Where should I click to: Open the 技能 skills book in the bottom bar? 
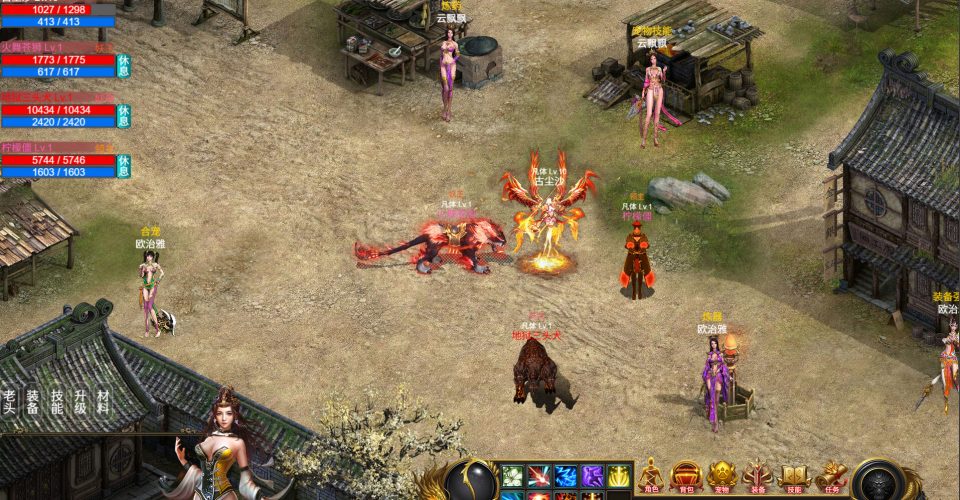click(794, 478)
